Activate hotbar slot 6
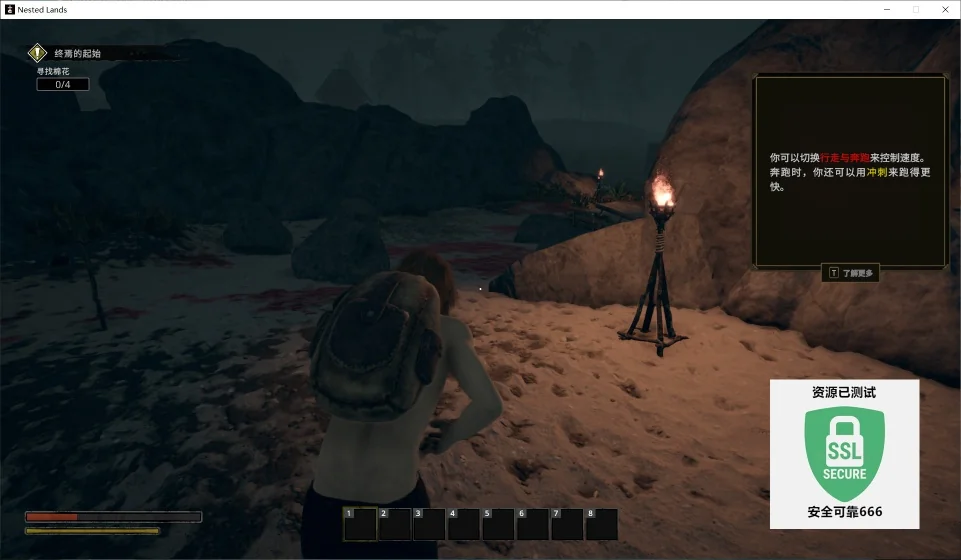The image size is (961, 560). [532, 524]
